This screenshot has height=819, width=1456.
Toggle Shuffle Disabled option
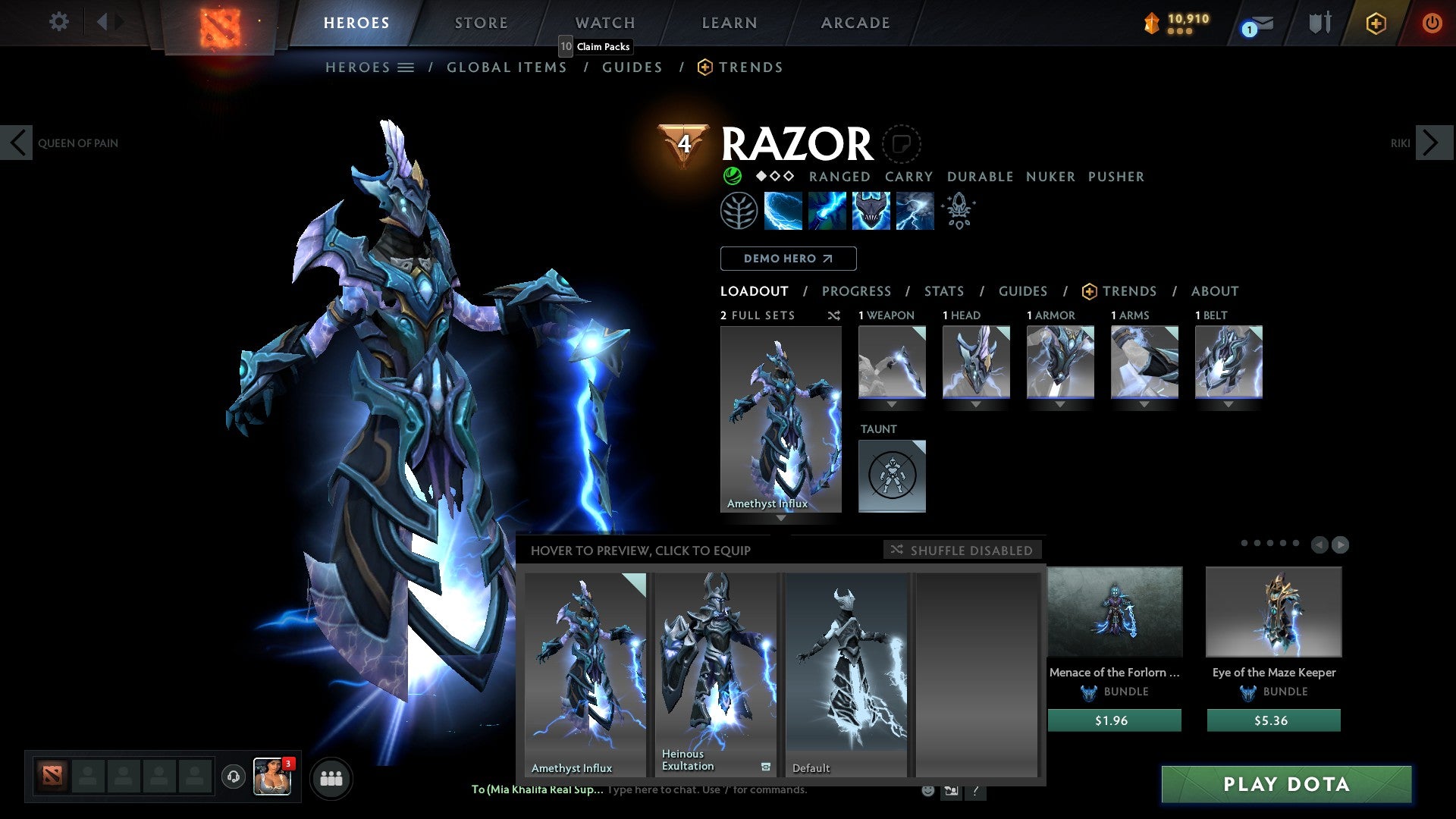click(962, 550)
